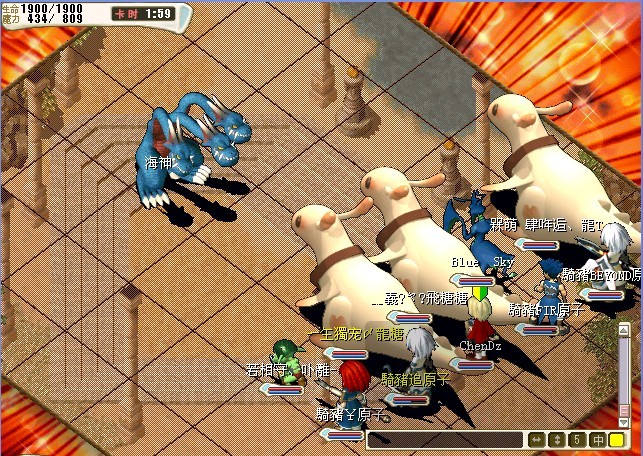
Task: Change the chat line count button "5"
Action: coord(577,440)
